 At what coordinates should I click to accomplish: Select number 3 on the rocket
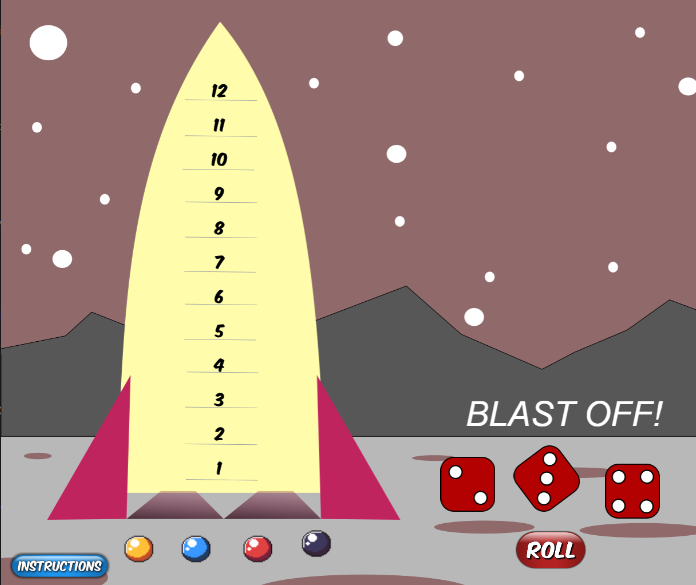(x=219, y=400)
